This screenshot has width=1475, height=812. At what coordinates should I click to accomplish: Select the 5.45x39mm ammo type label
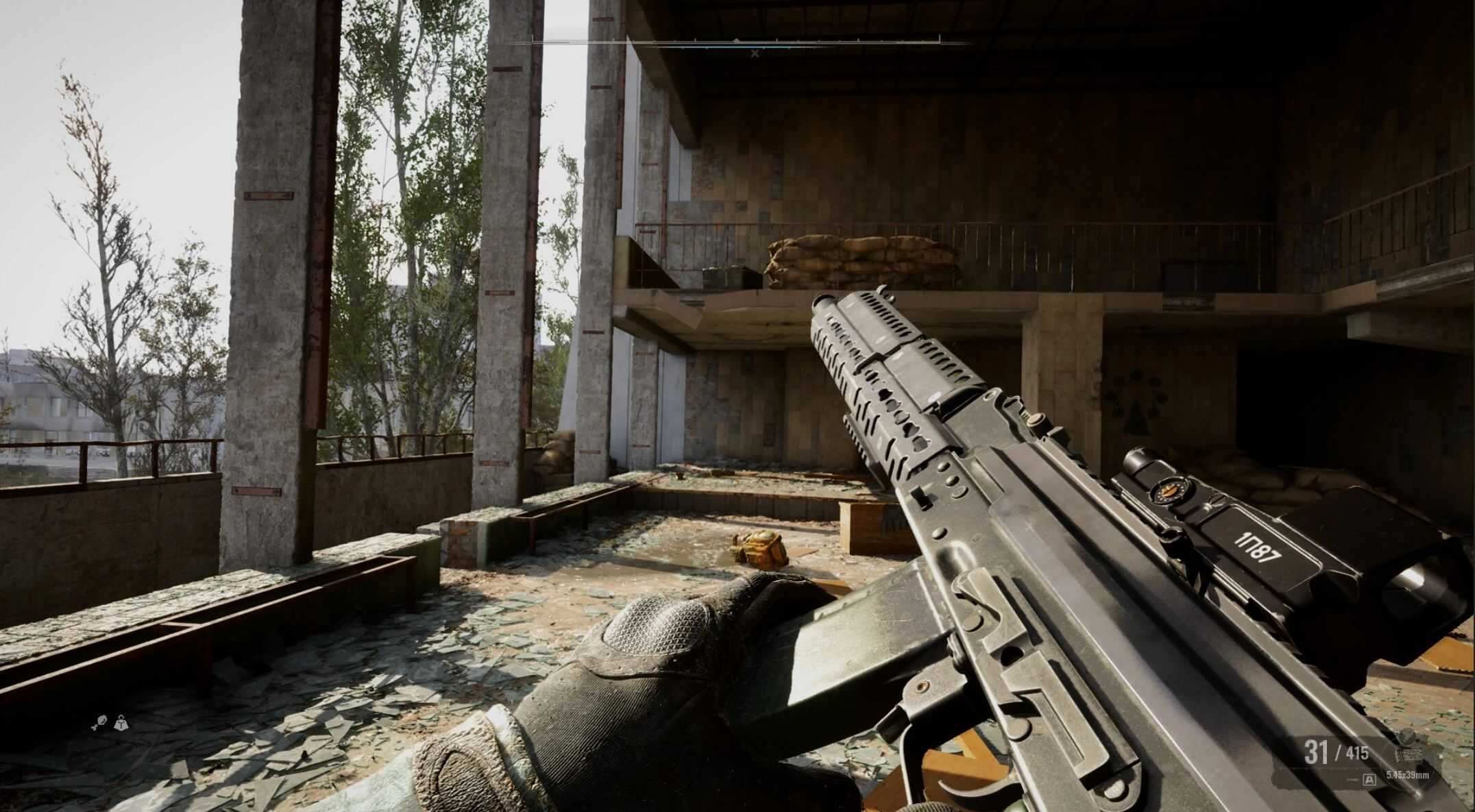tap(1409, 775)
